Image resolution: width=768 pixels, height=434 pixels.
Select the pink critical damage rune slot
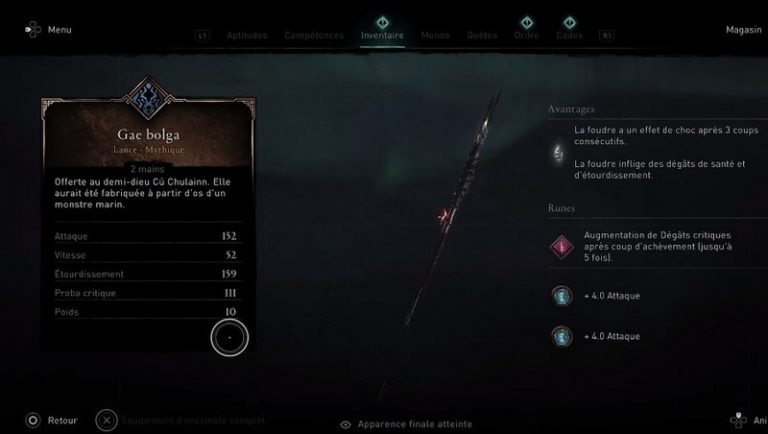click(561, 245)
